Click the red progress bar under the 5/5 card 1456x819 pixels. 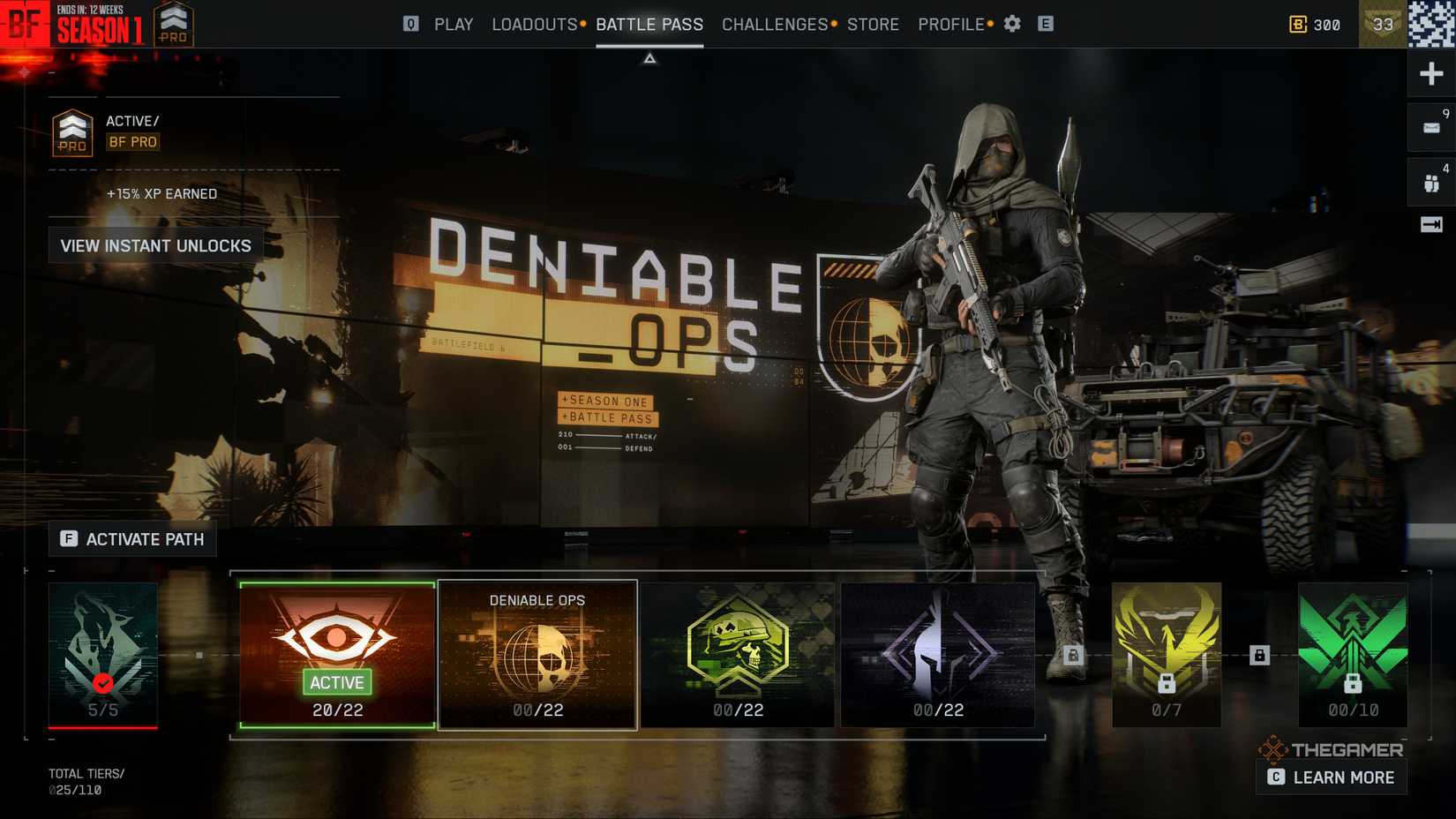103,727
